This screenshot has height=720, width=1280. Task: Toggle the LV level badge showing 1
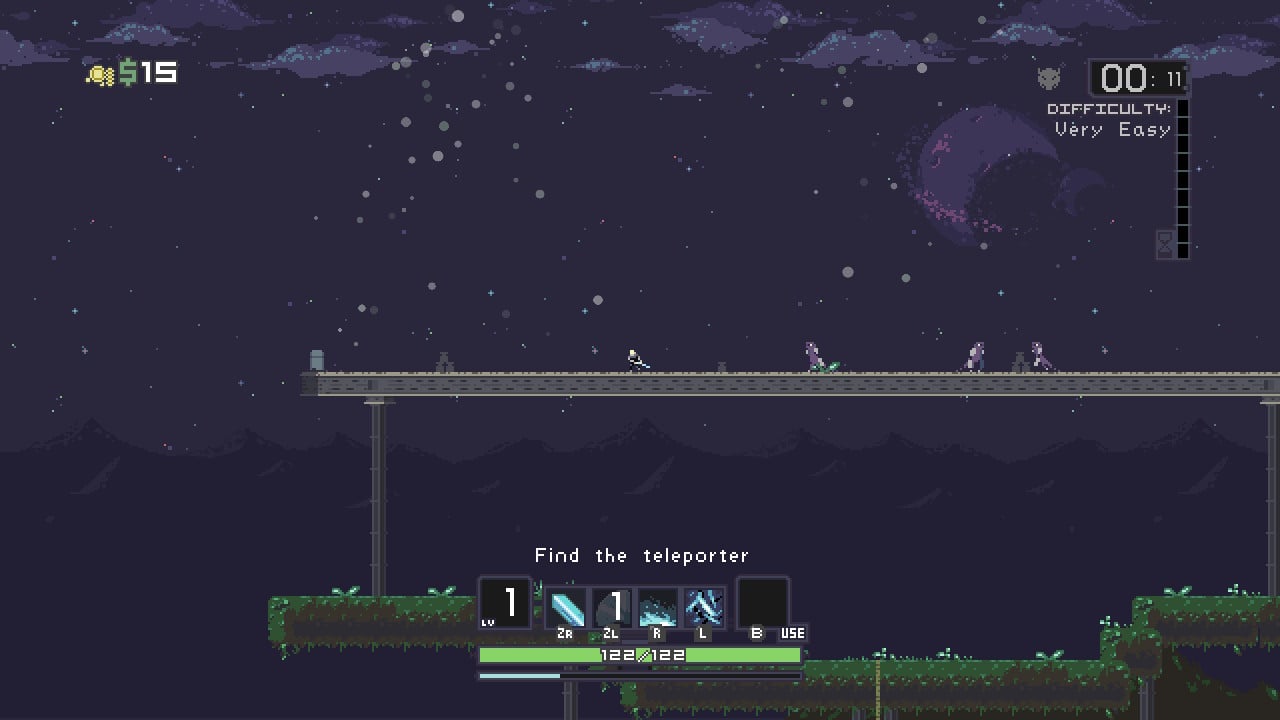(x=505, y=603)
